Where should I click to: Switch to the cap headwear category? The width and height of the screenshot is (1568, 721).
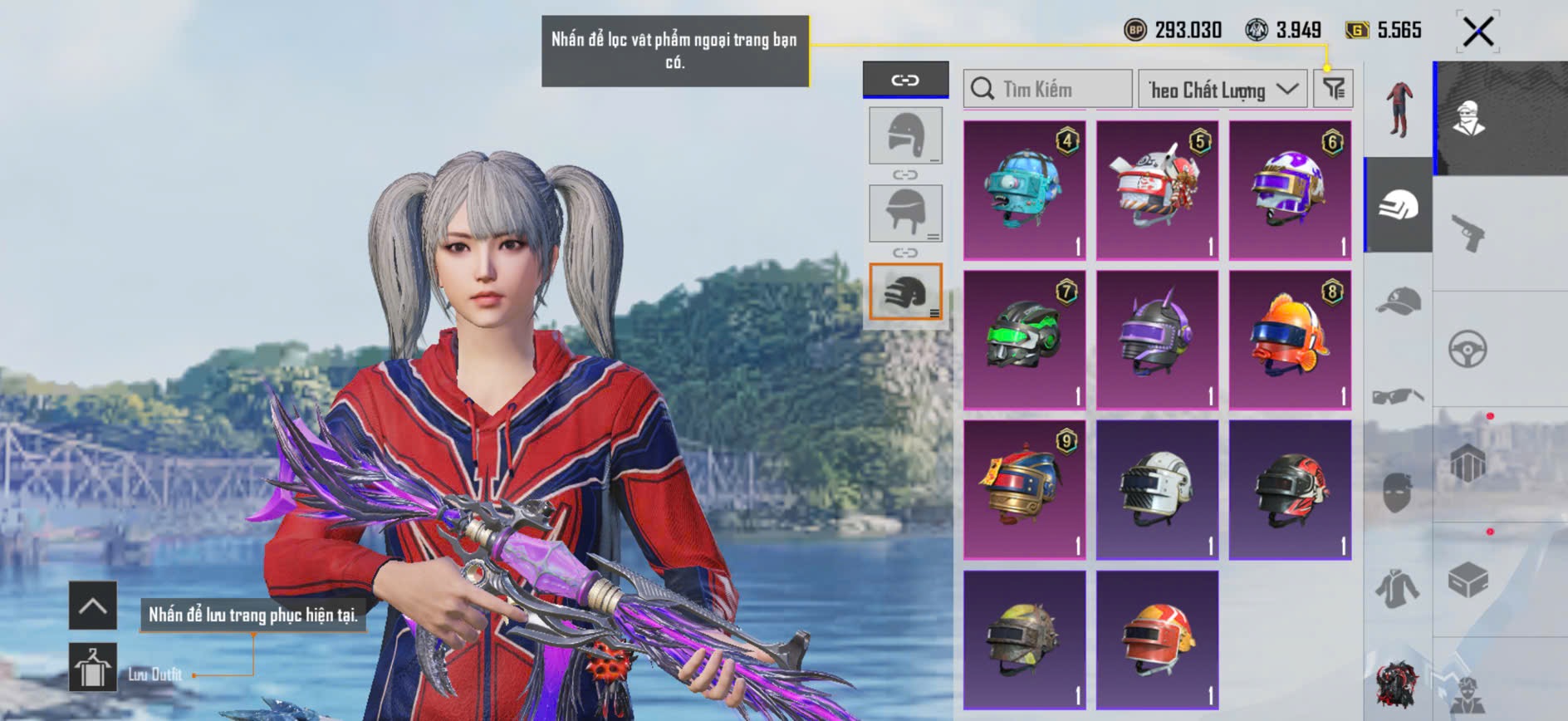point(1399,301)
